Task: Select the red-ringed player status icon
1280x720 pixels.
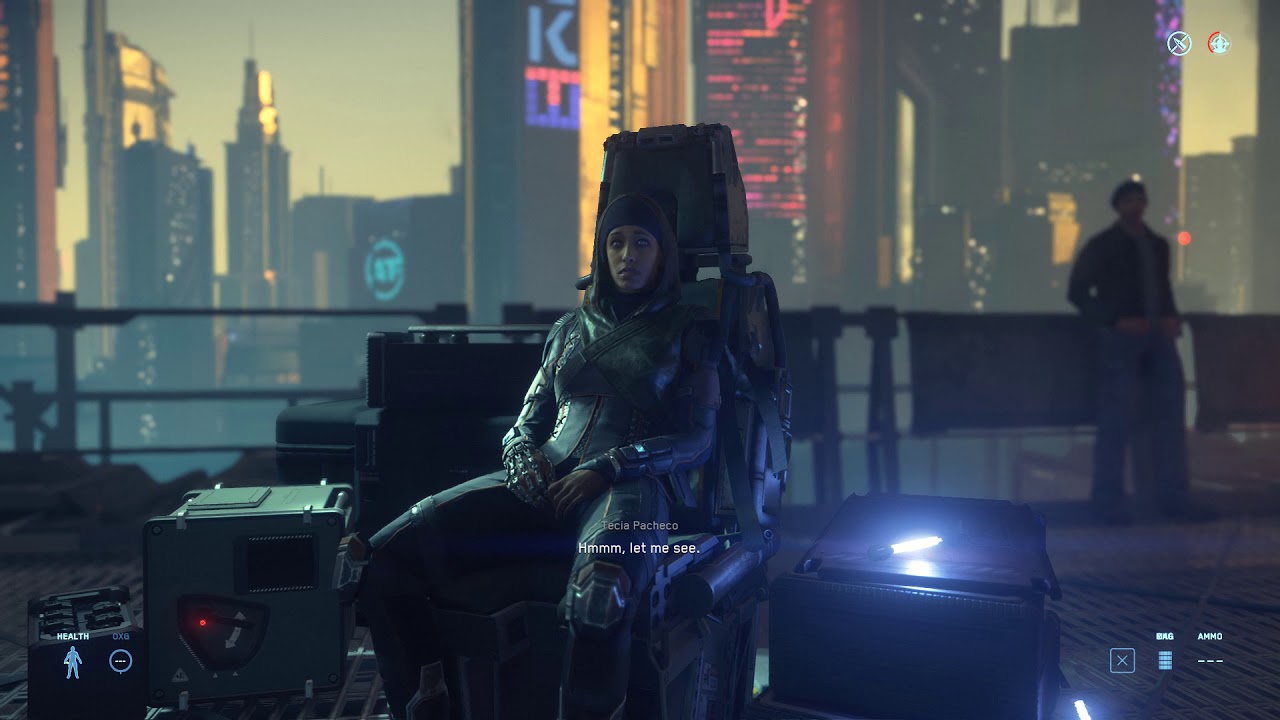Action: (1218, 43)
